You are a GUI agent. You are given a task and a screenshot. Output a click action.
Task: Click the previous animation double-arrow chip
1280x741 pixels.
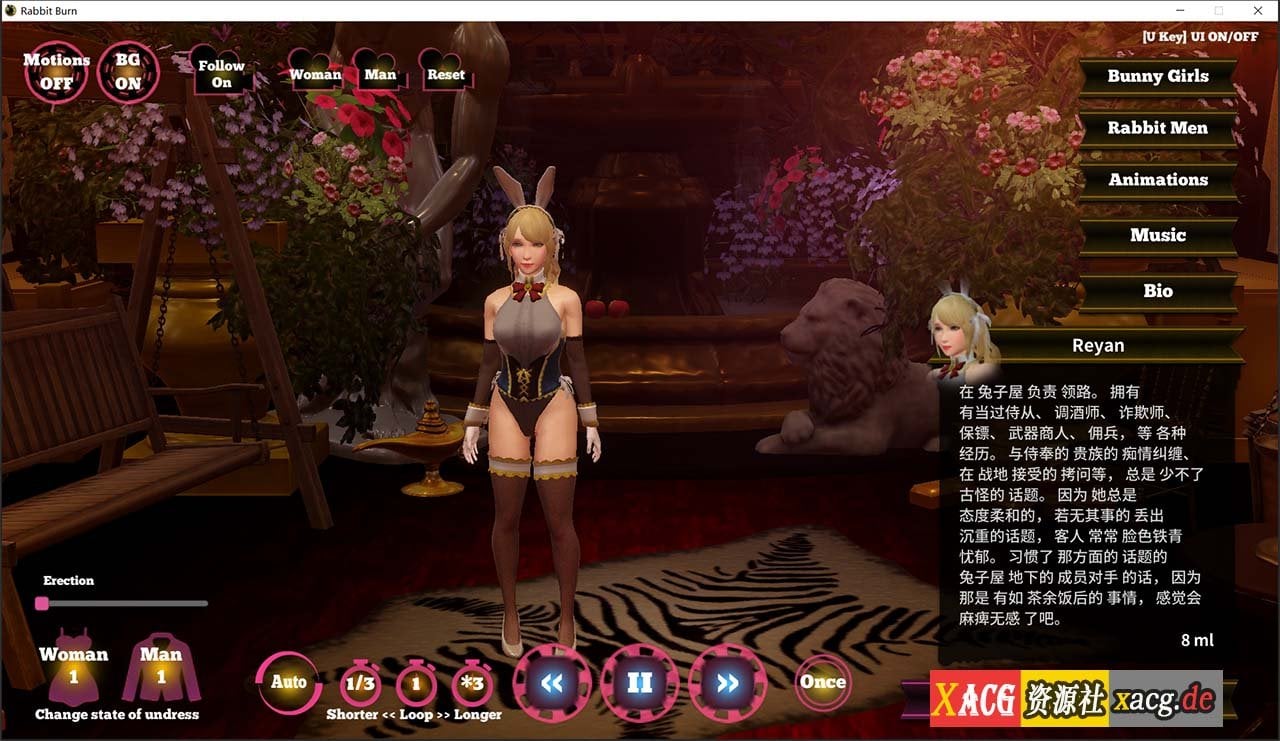(x=552, y=684)
